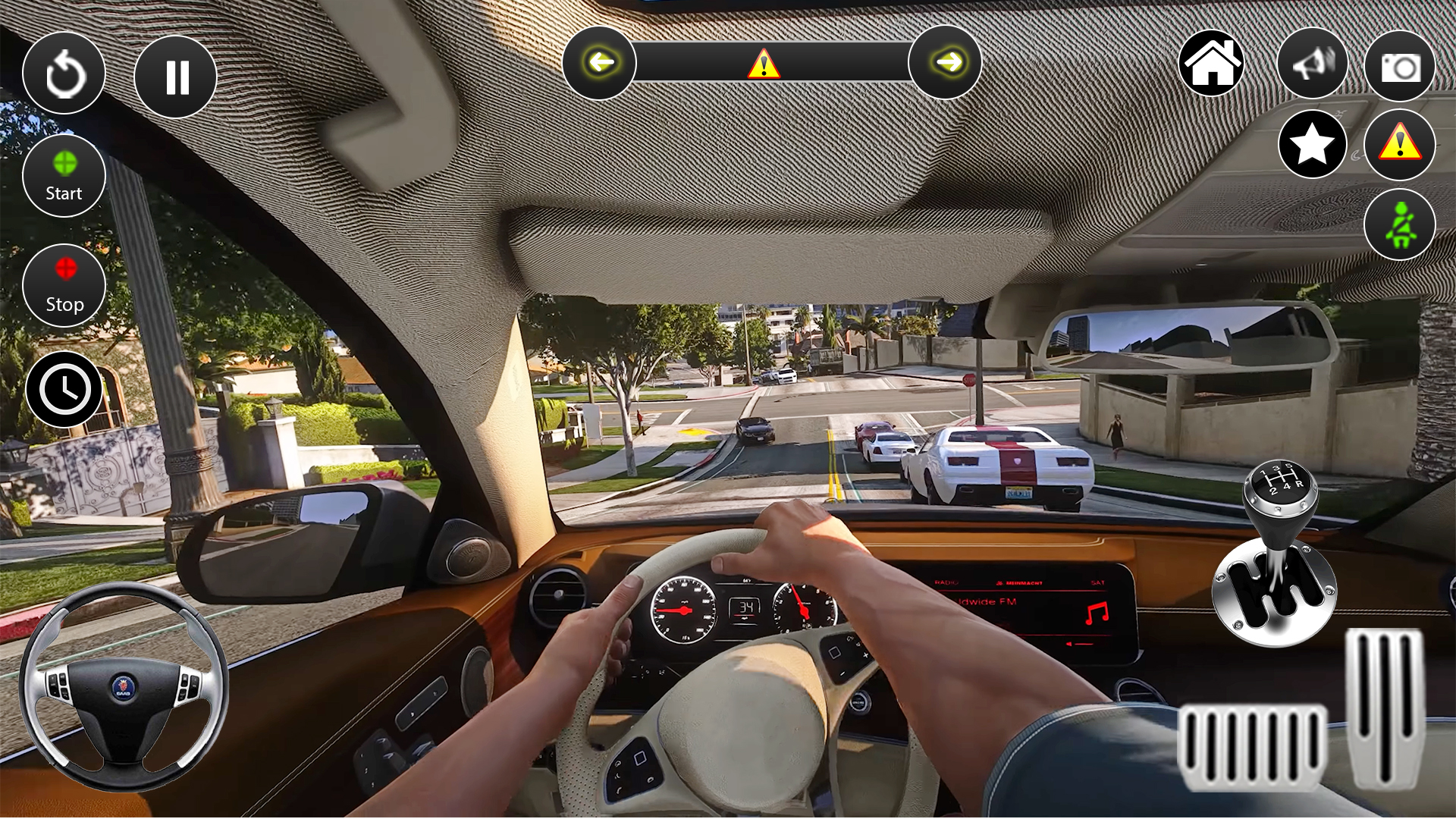The height and width of the screenshot is (819, 1456).
Task: Fasten seatbelt using the green seatbelt icon
Action: (1399, 224)
